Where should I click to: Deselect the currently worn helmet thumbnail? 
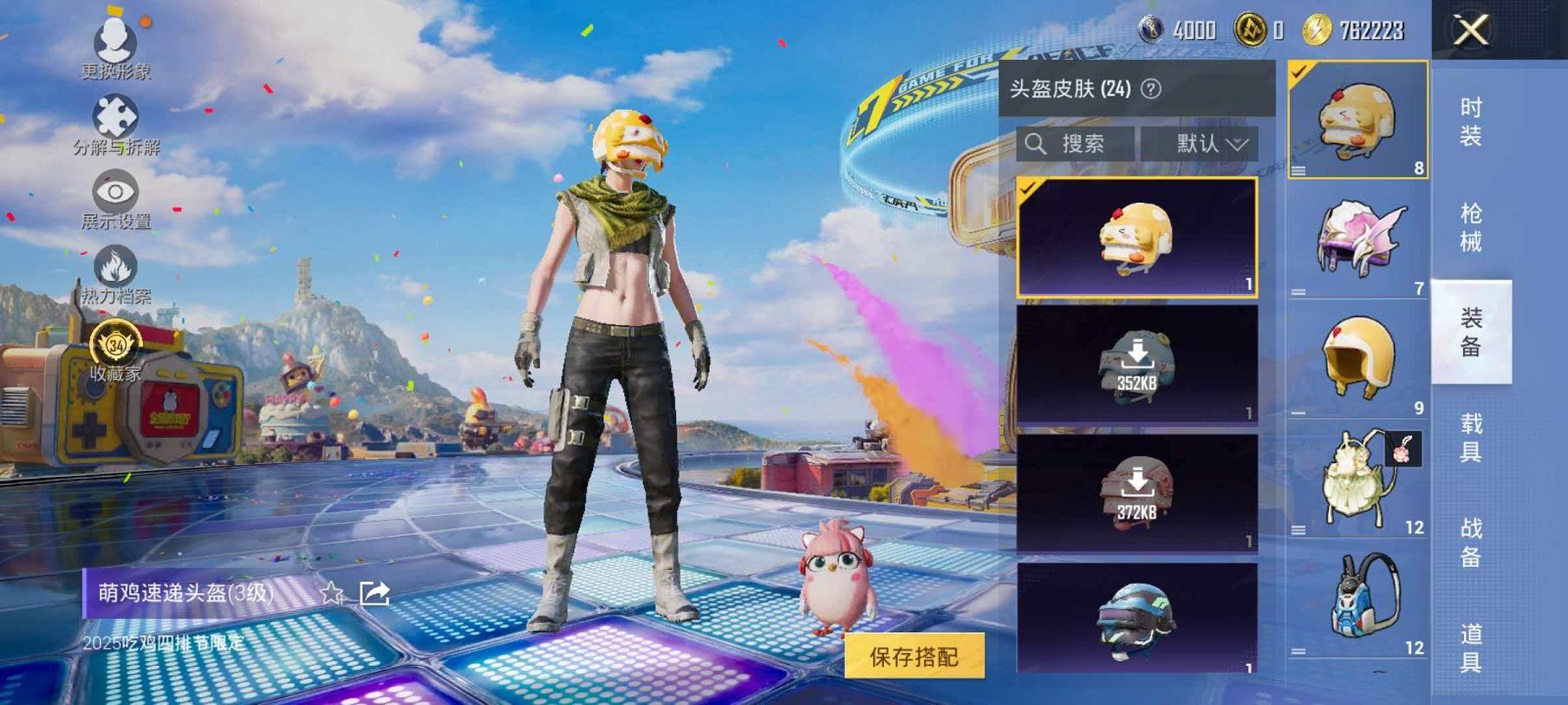[x=1358, y=120]
